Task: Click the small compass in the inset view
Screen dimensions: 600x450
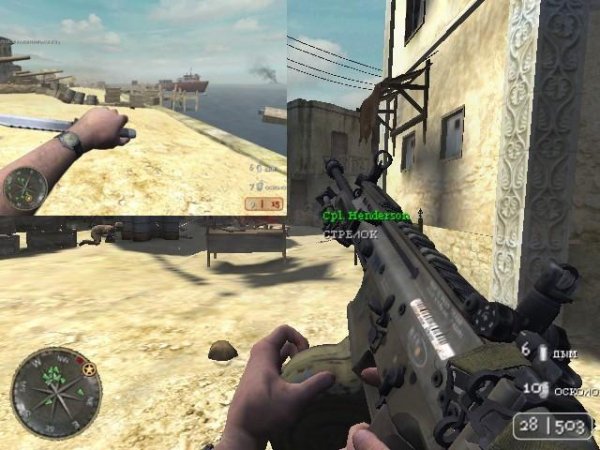Action: [25, 187]
